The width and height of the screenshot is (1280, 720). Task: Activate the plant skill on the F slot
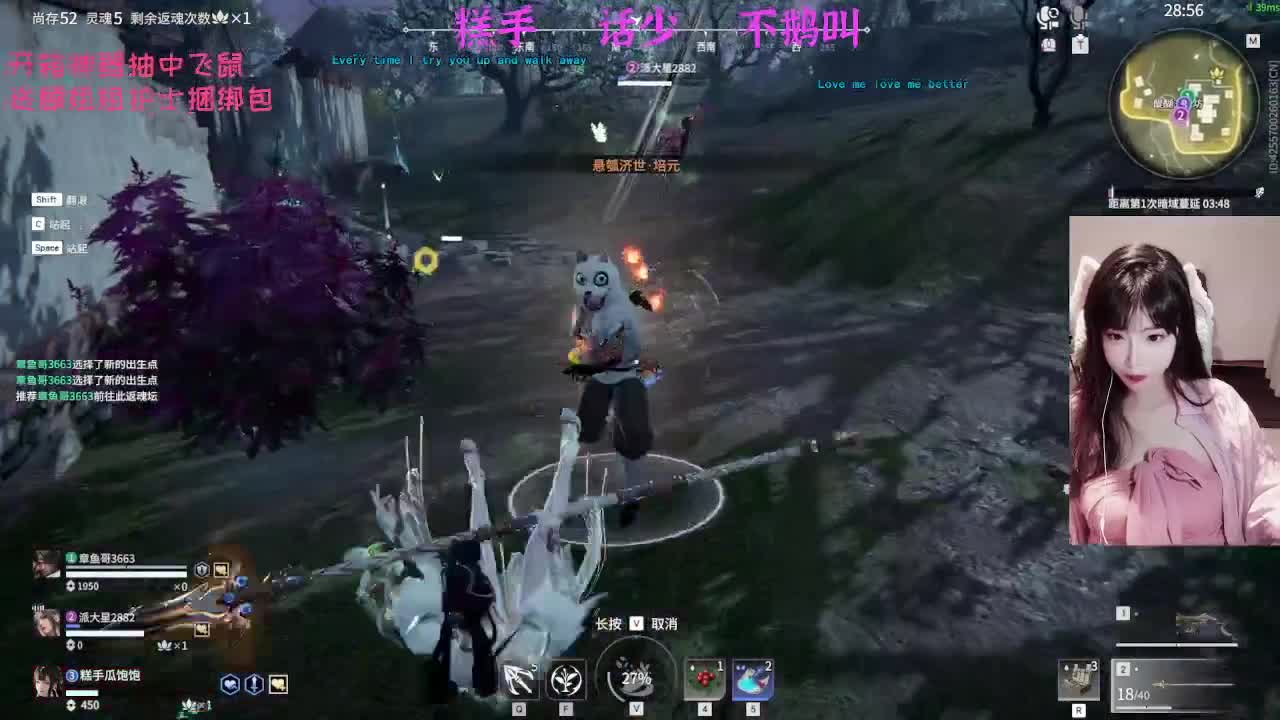pyautogui.click(x=565, y=679)
